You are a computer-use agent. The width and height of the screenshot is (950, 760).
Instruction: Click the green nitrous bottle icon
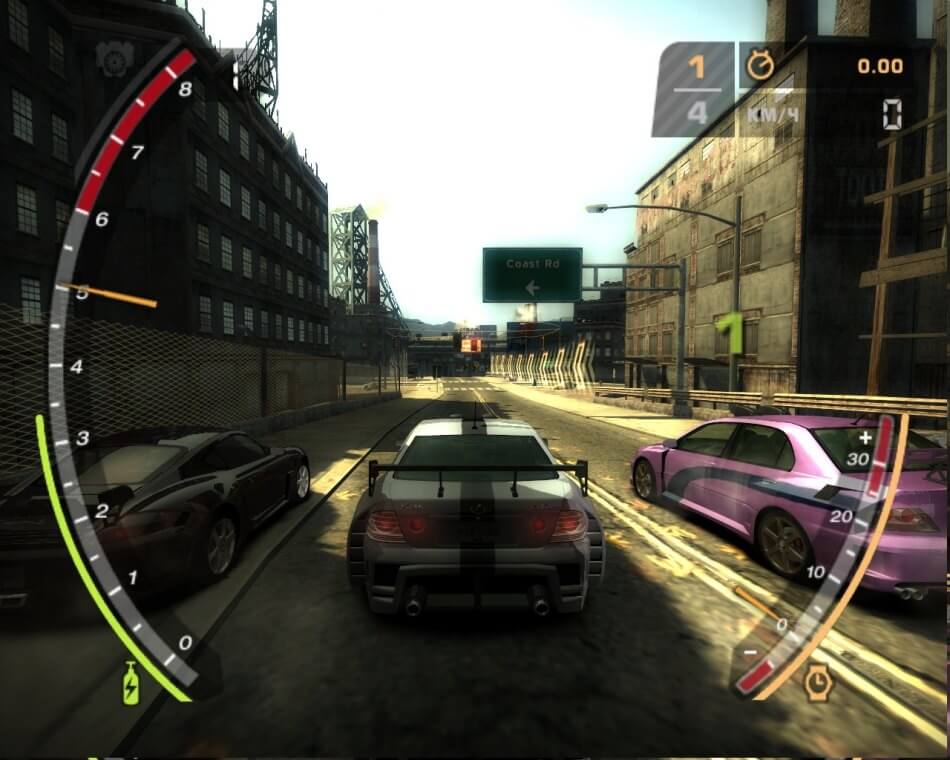(x=131, y=685)
